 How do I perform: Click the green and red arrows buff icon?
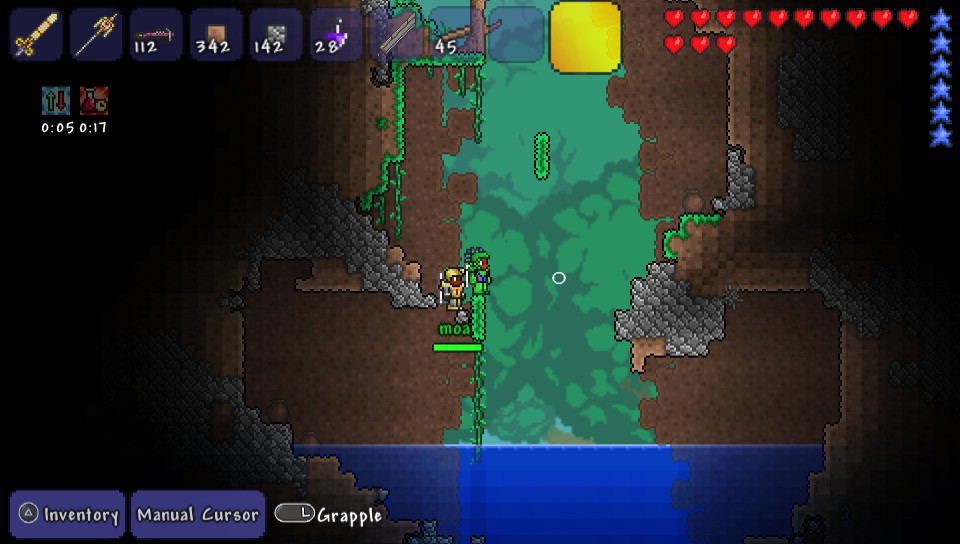pos(56,101)
